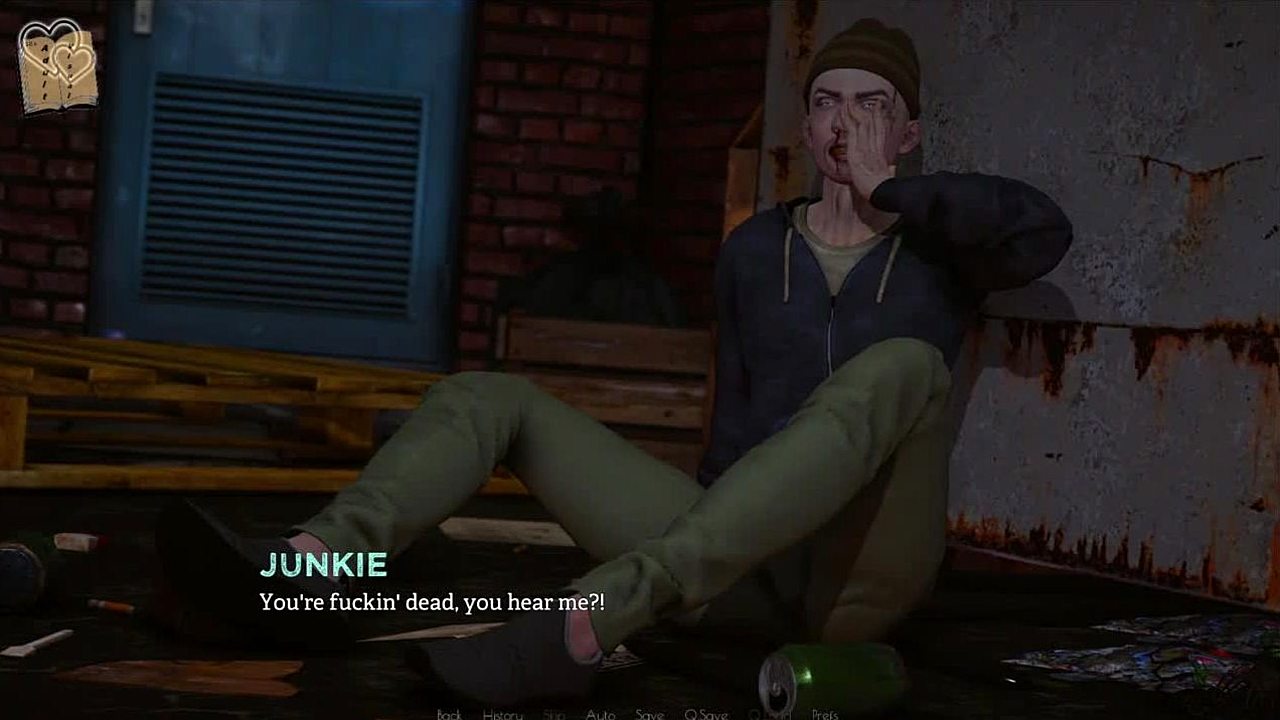Open the Save game screen
1280x720 pixels.
point(649,714)
